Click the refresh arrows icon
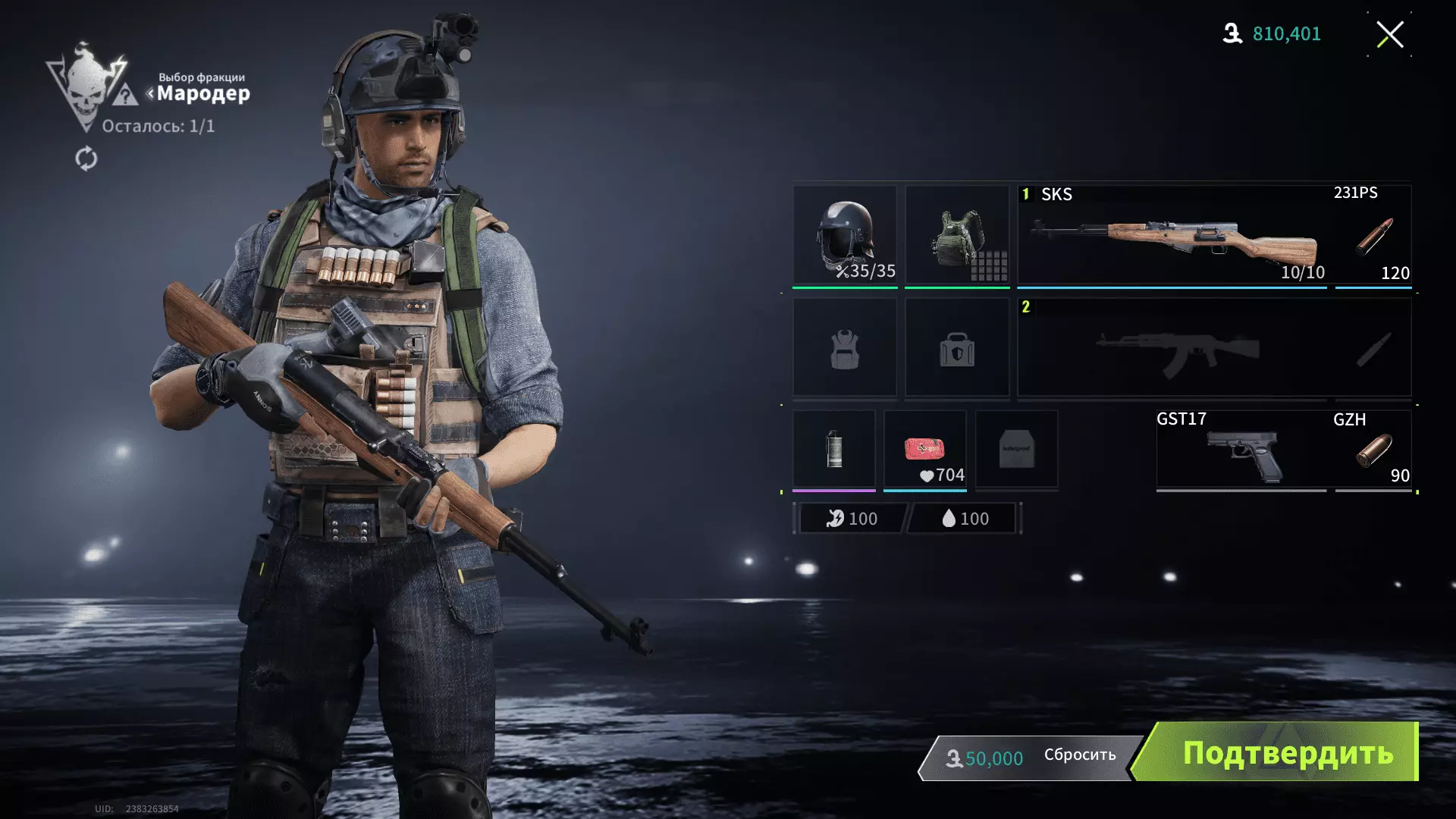Image resolution: width=1456 pixels, height=819 pixels. 86,158
